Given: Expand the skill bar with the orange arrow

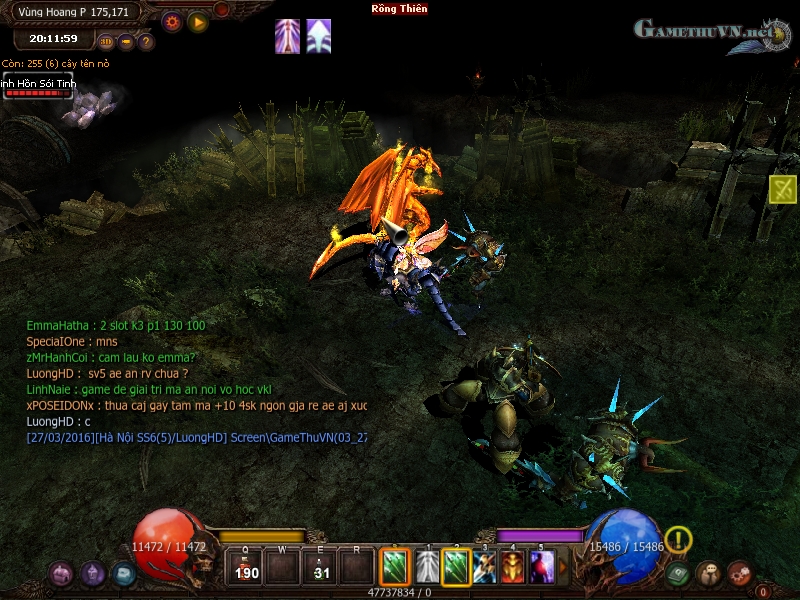Looking at the screenshot, I should click(562, 567).
